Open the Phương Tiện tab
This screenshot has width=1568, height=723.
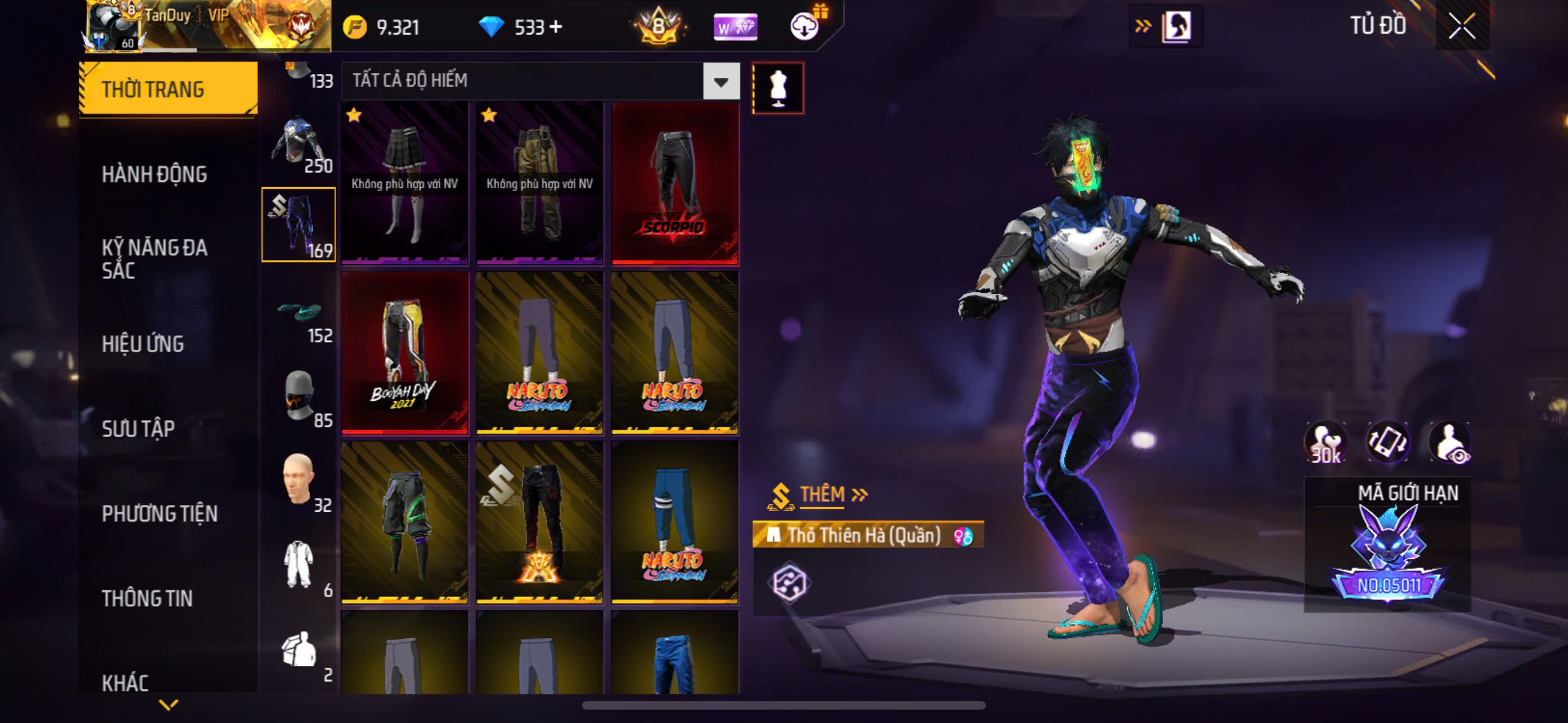pos(159,513)
